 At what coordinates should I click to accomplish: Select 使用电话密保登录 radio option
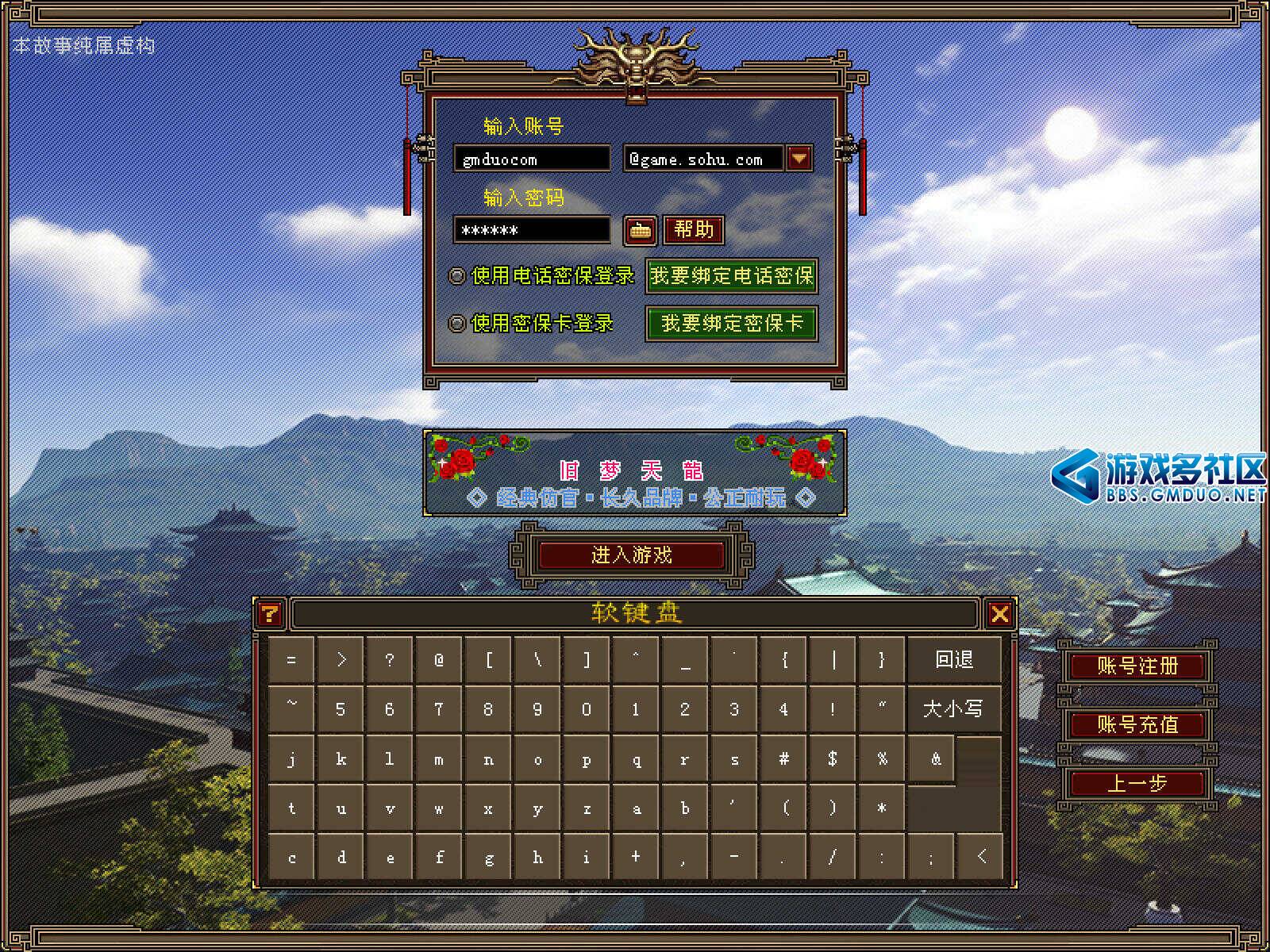pos(457,276)
